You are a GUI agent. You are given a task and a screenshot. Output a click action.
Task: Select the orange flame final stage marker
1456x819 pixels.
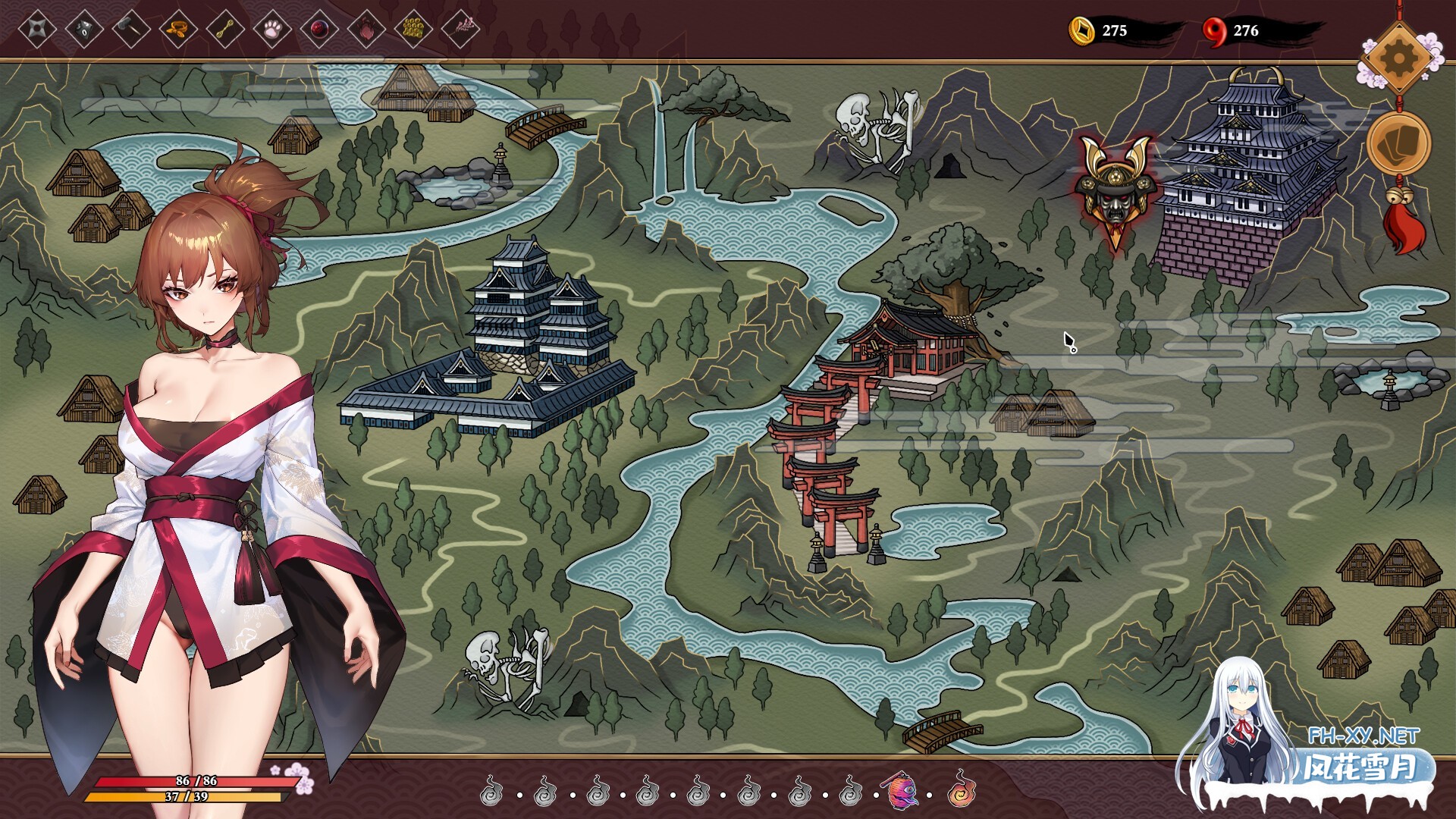961,790
